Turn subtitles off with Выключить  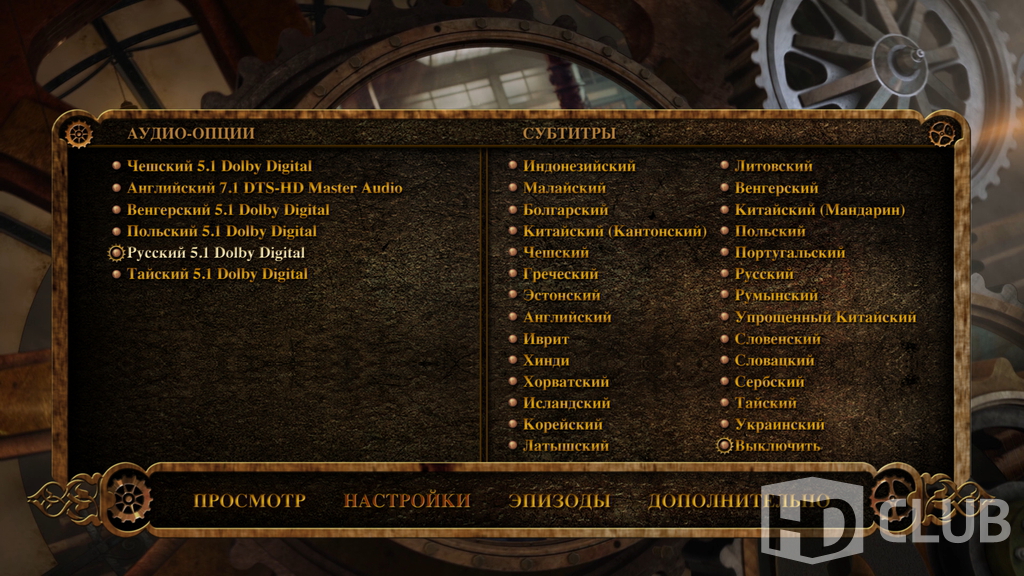777,446
